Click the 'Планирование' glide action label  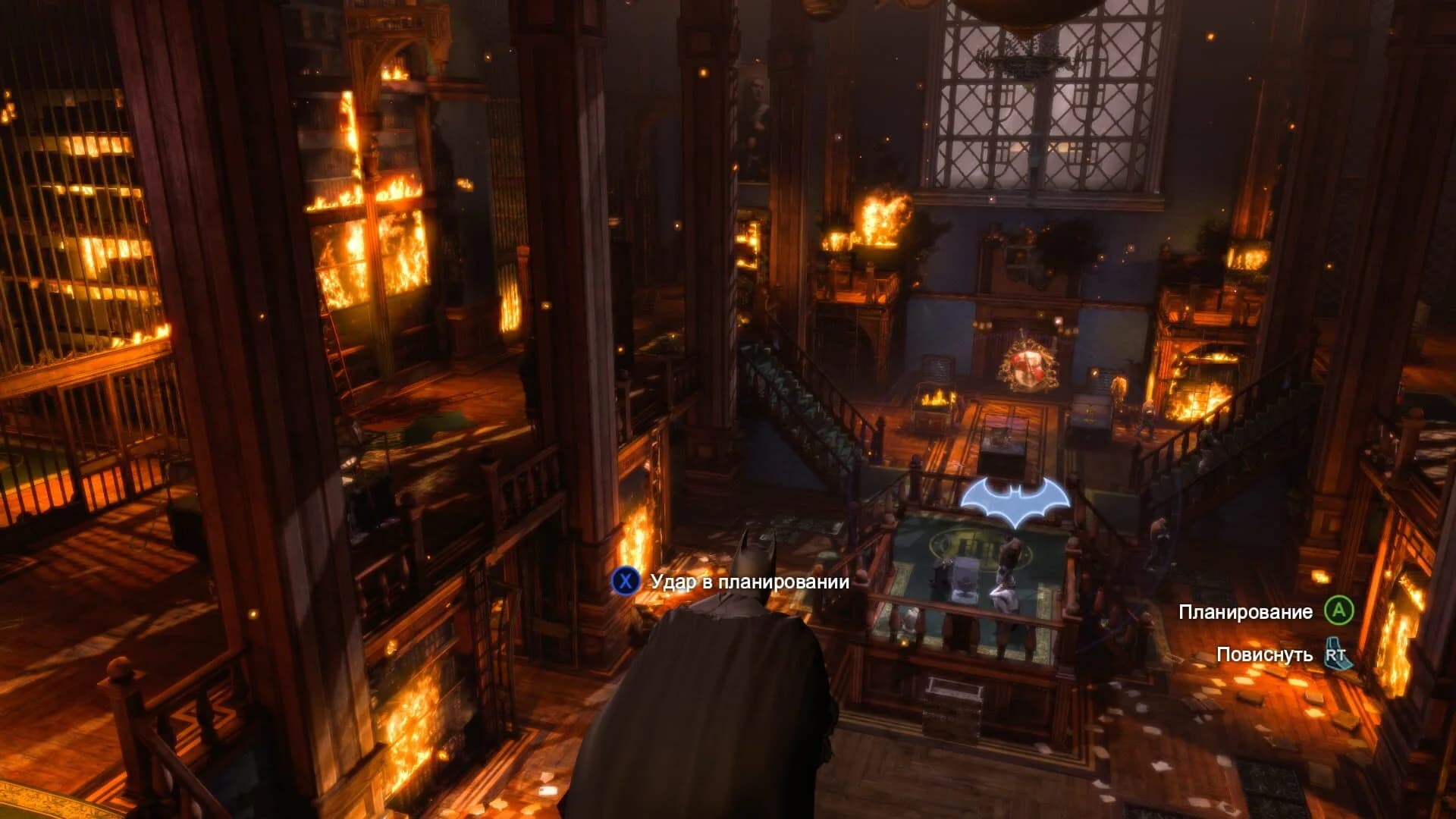[1247, 611]
